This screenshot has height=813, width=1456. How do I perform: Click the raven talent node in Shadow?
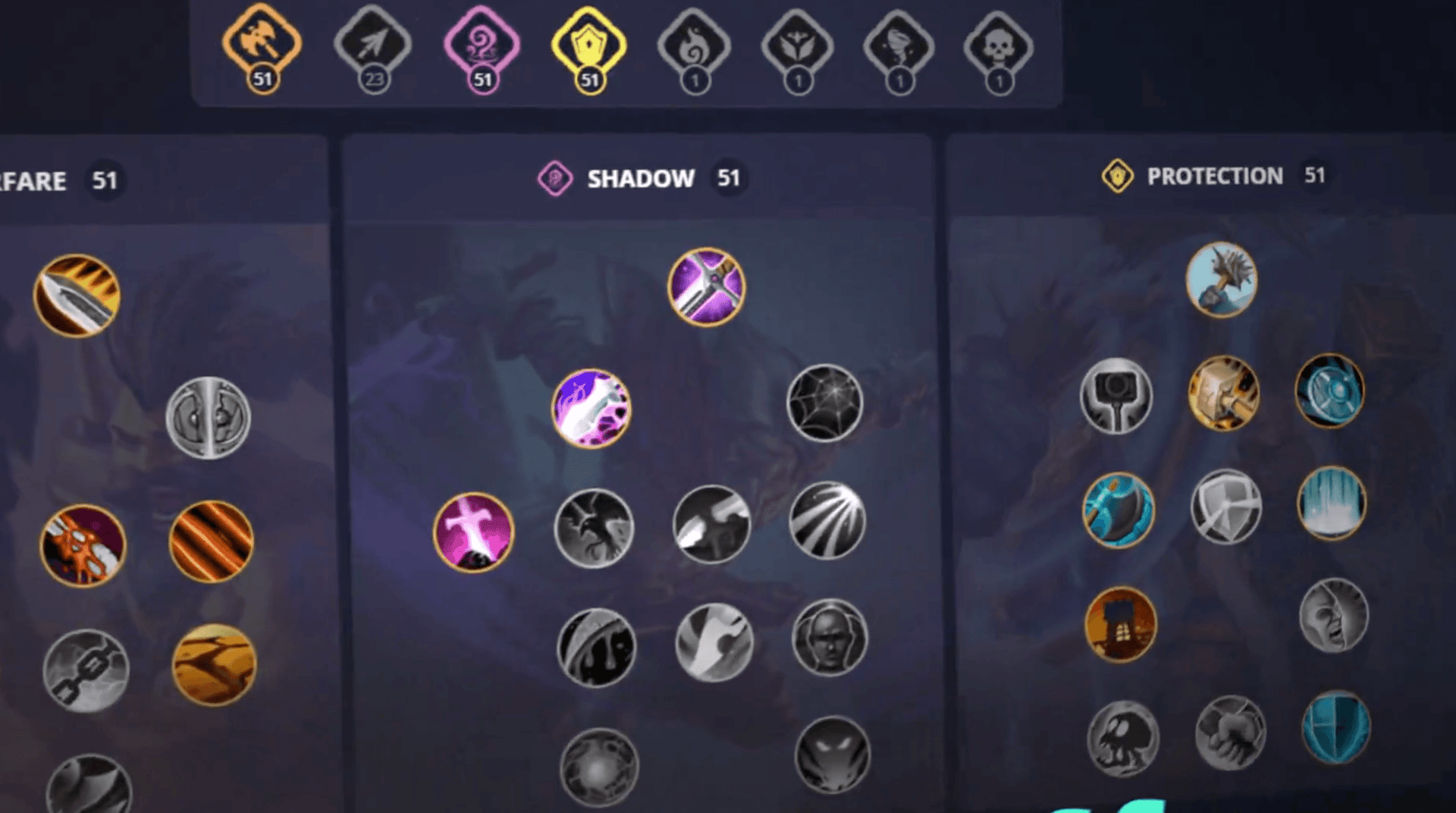(x=594, y=529)
